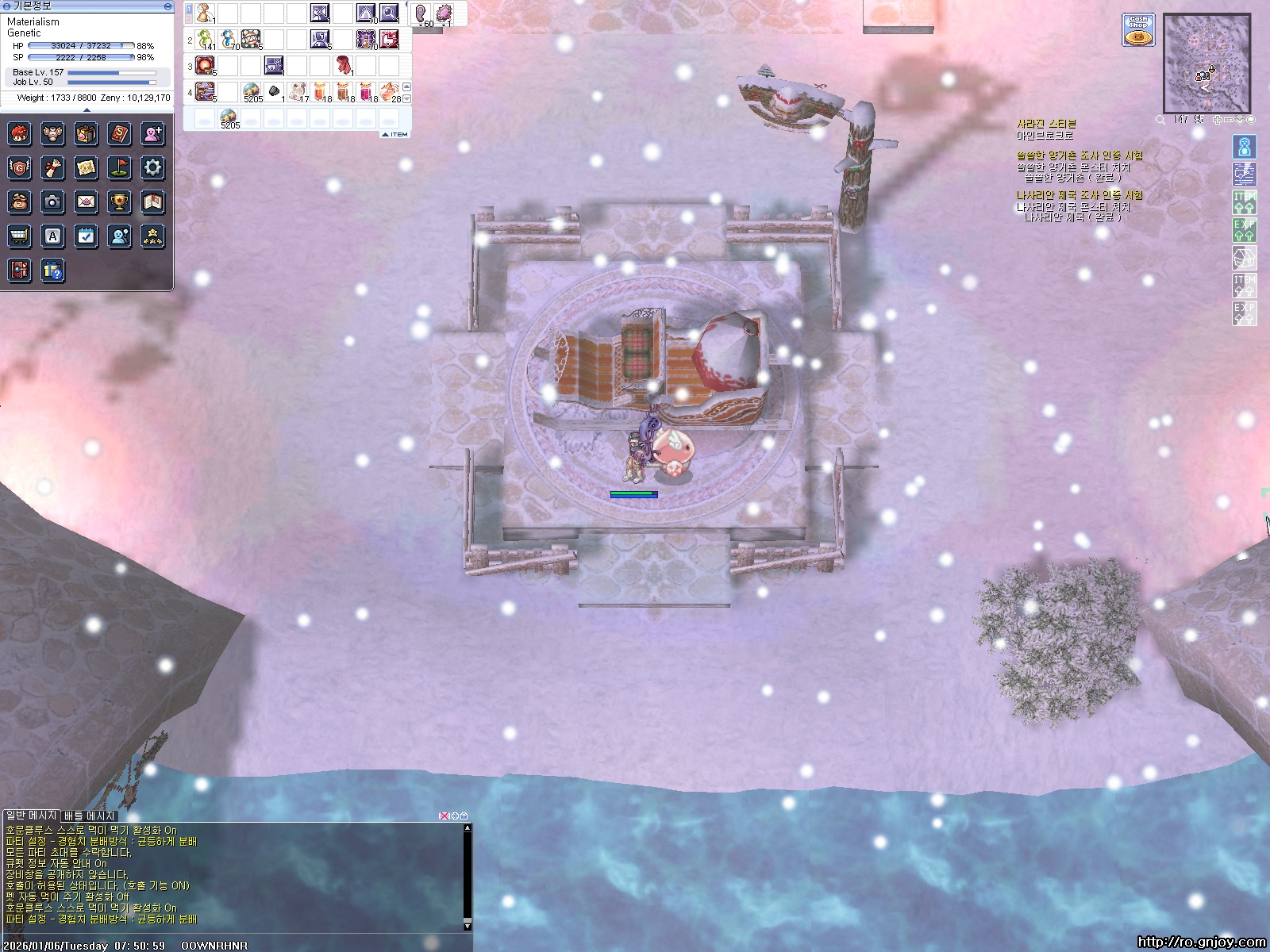The width and height of the screenshot is (1270, 952).
Task: Use the penguin item with count 70
Action: click(229, 38)
